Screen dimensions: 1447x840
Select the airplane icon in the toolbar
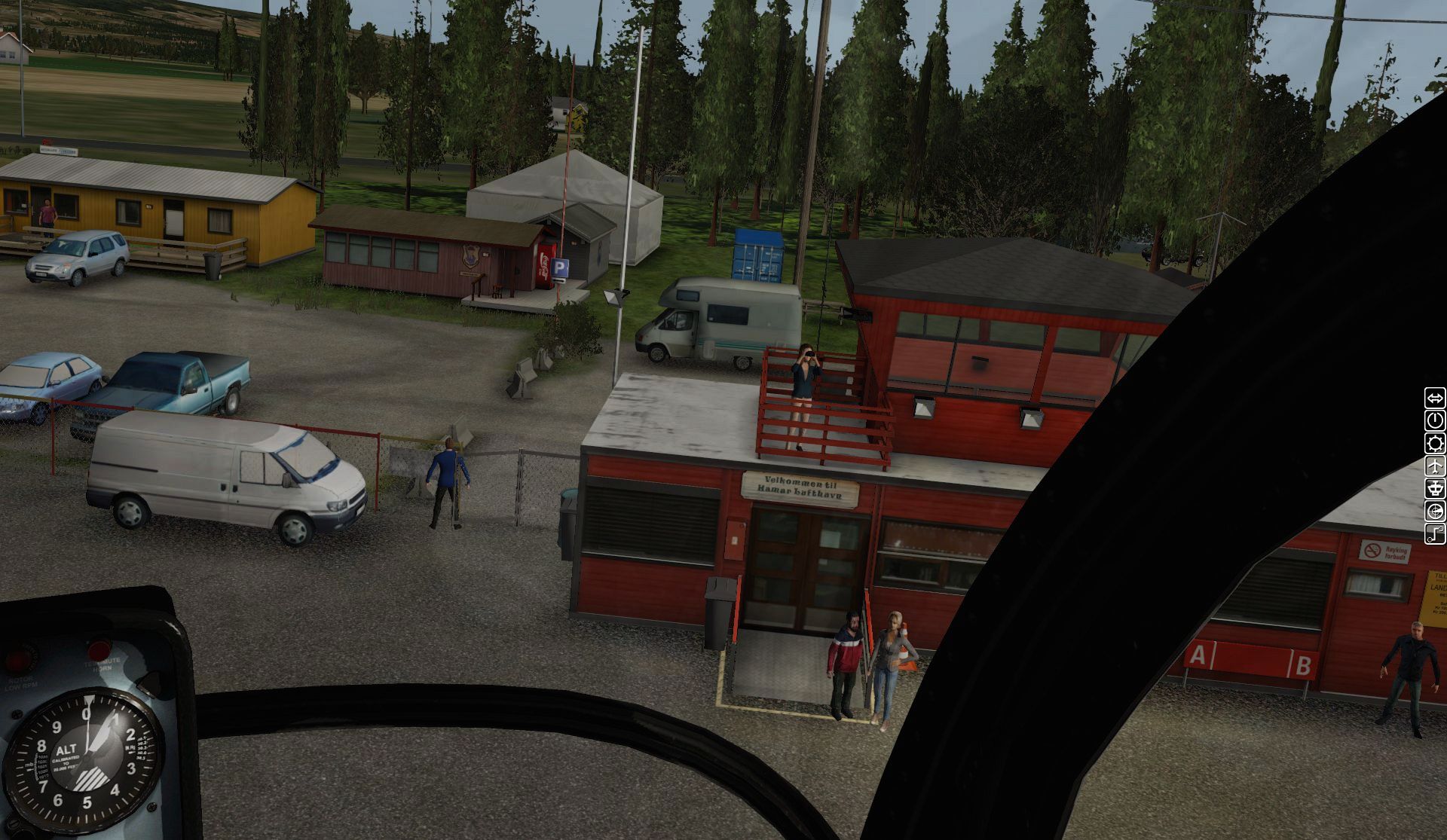coord(1435,466)
